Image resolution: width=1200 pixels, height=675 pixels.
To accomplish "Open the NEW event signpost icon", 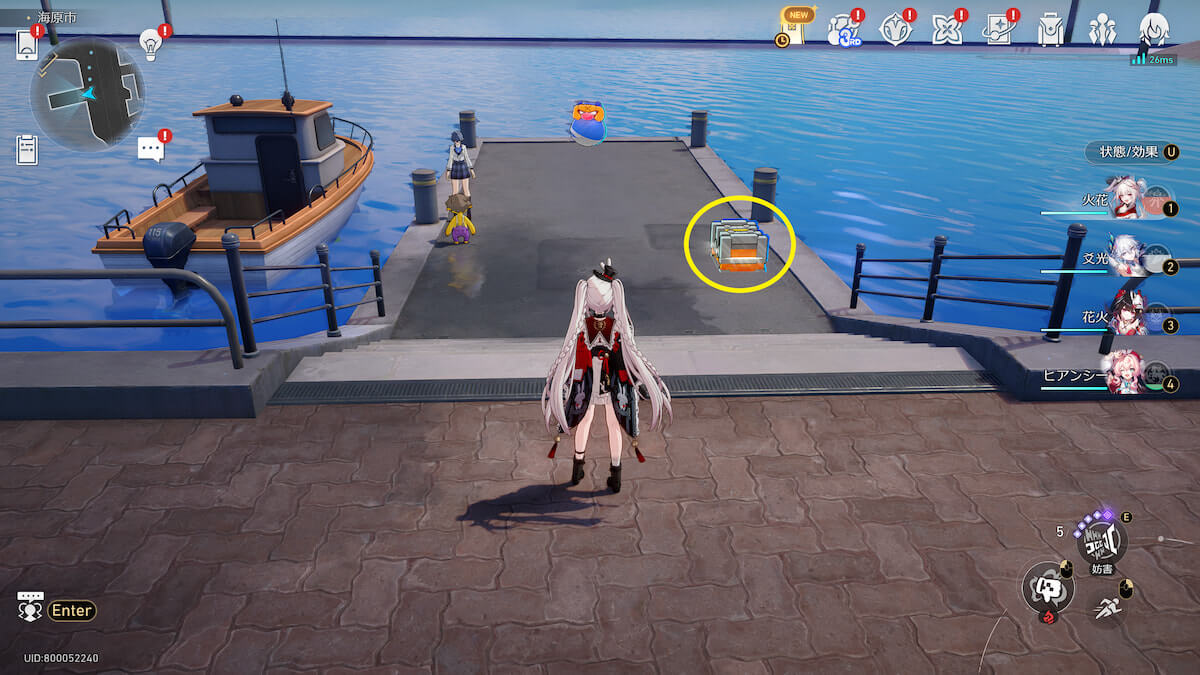I will [794, 29].
